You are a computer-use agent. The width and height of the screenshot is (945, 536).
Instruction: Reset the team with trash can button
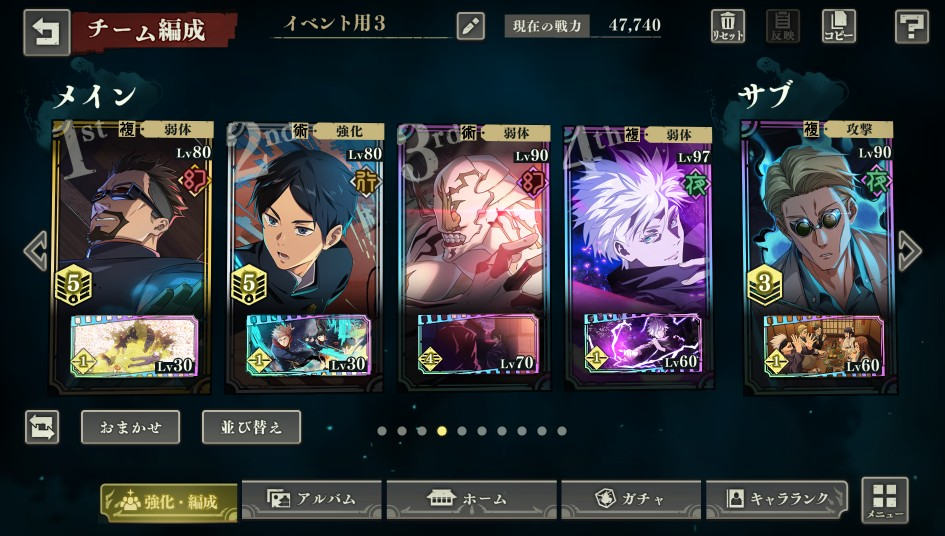pos(727,26)
